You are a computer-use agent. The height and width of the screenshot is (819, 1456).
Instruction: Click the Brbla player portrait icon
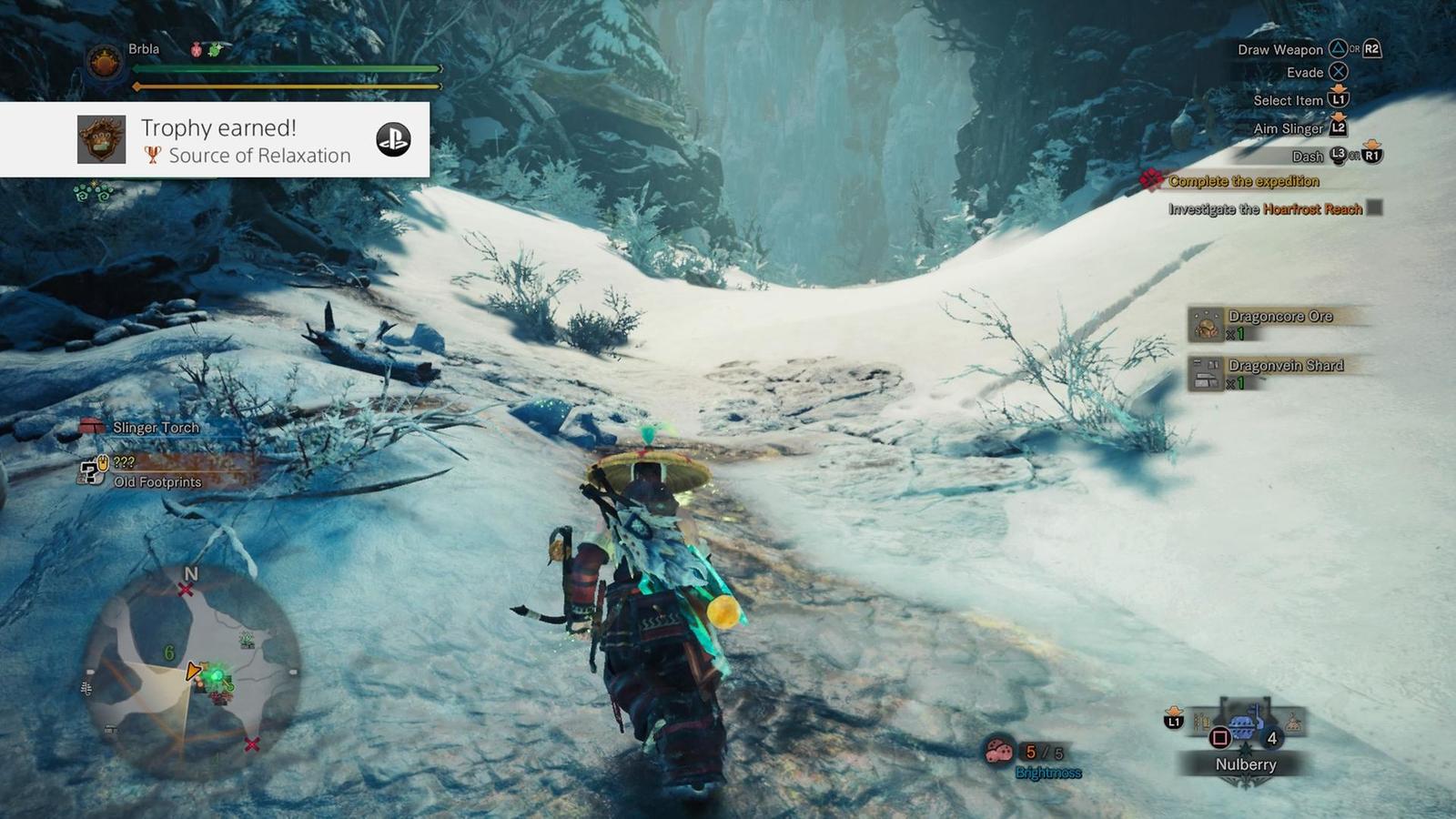point(105,64)
